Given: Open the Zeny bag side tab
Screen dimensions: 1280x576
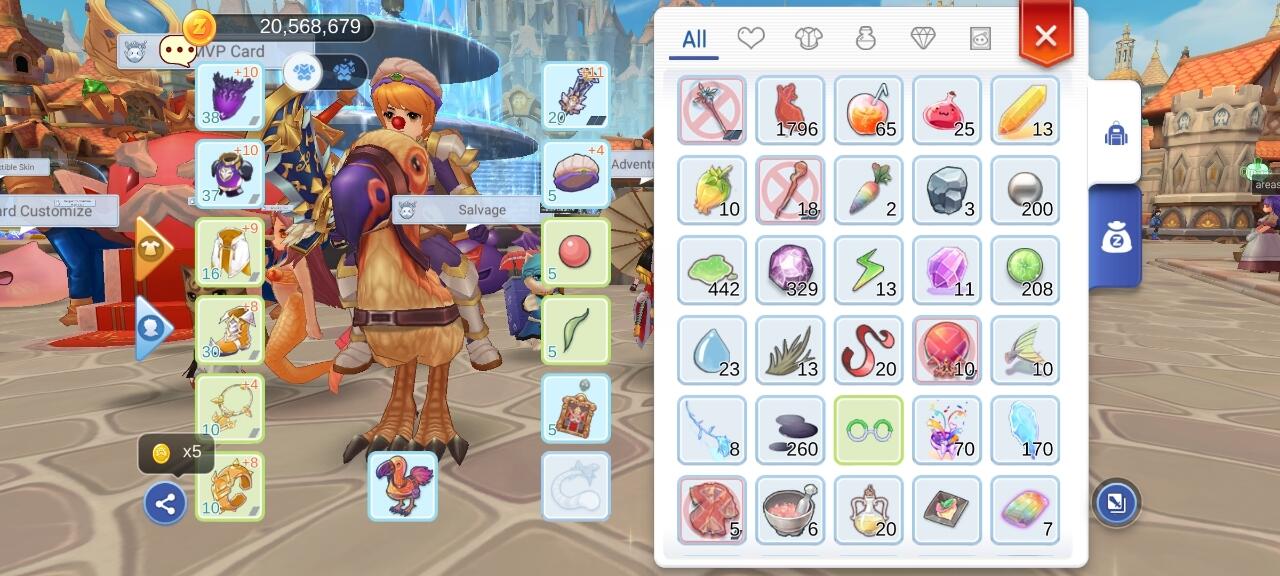Looking at the screenshot, I should 1115,237.
